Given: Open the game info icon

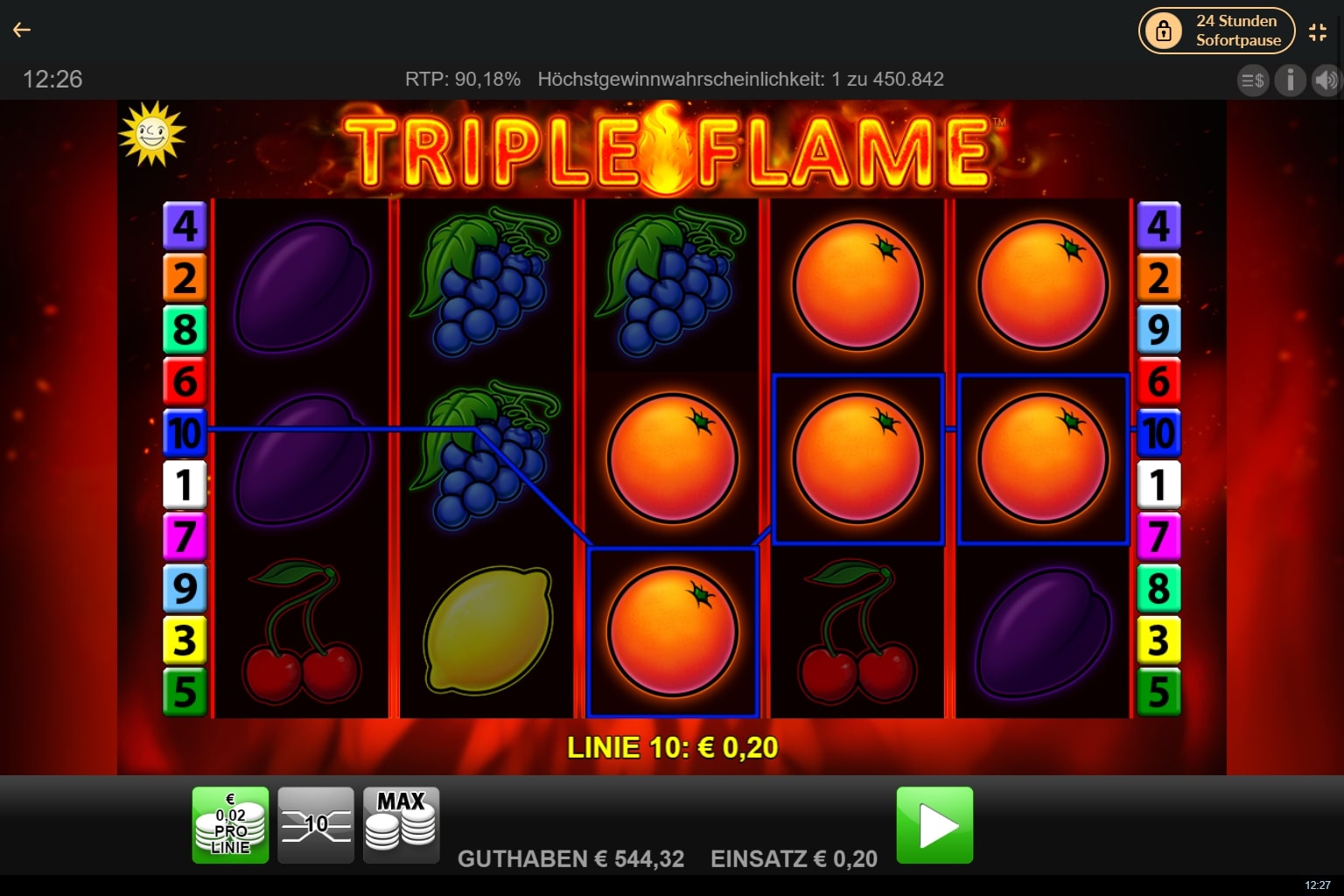Looking at the screenshot, I should pyautogui.click(x=1290, y=80).
